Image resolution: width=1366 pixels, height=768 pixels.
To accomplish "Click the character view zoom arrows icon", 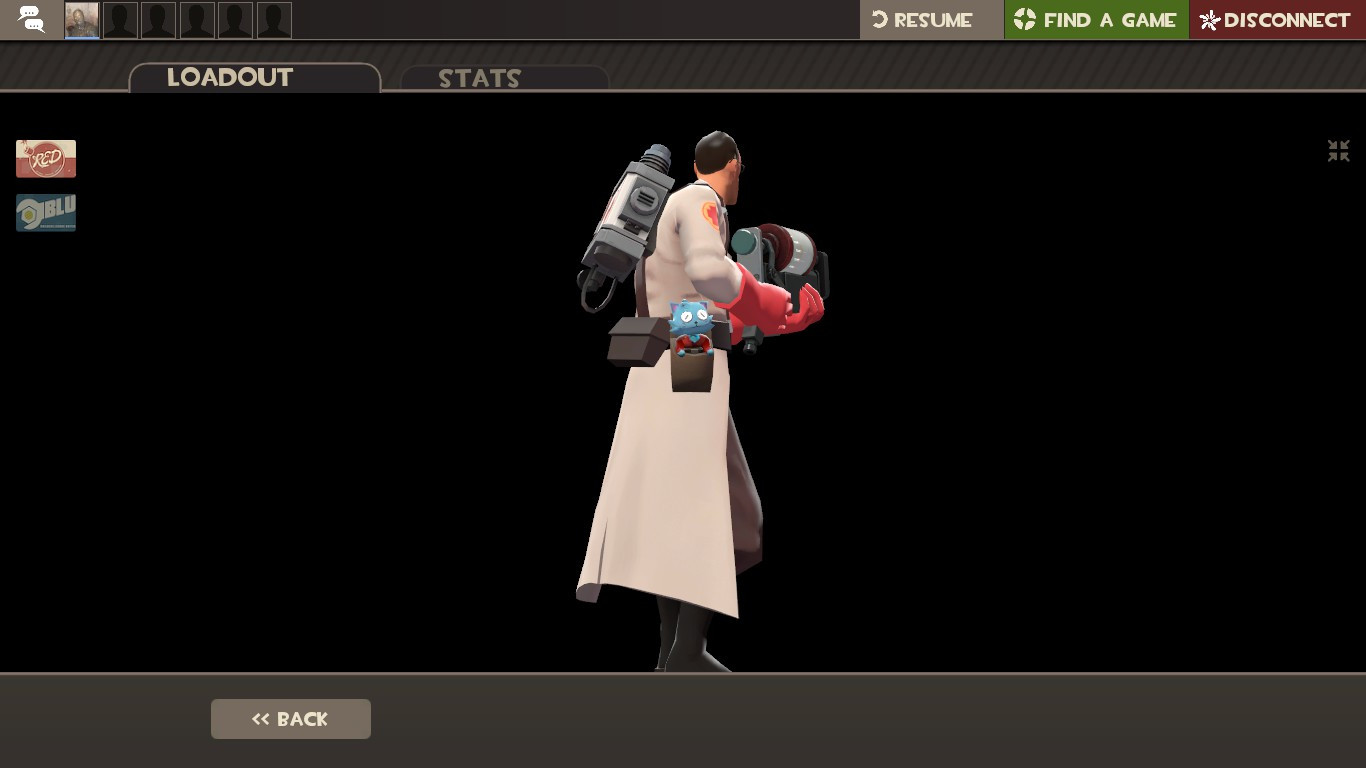I will (1338, 151).
